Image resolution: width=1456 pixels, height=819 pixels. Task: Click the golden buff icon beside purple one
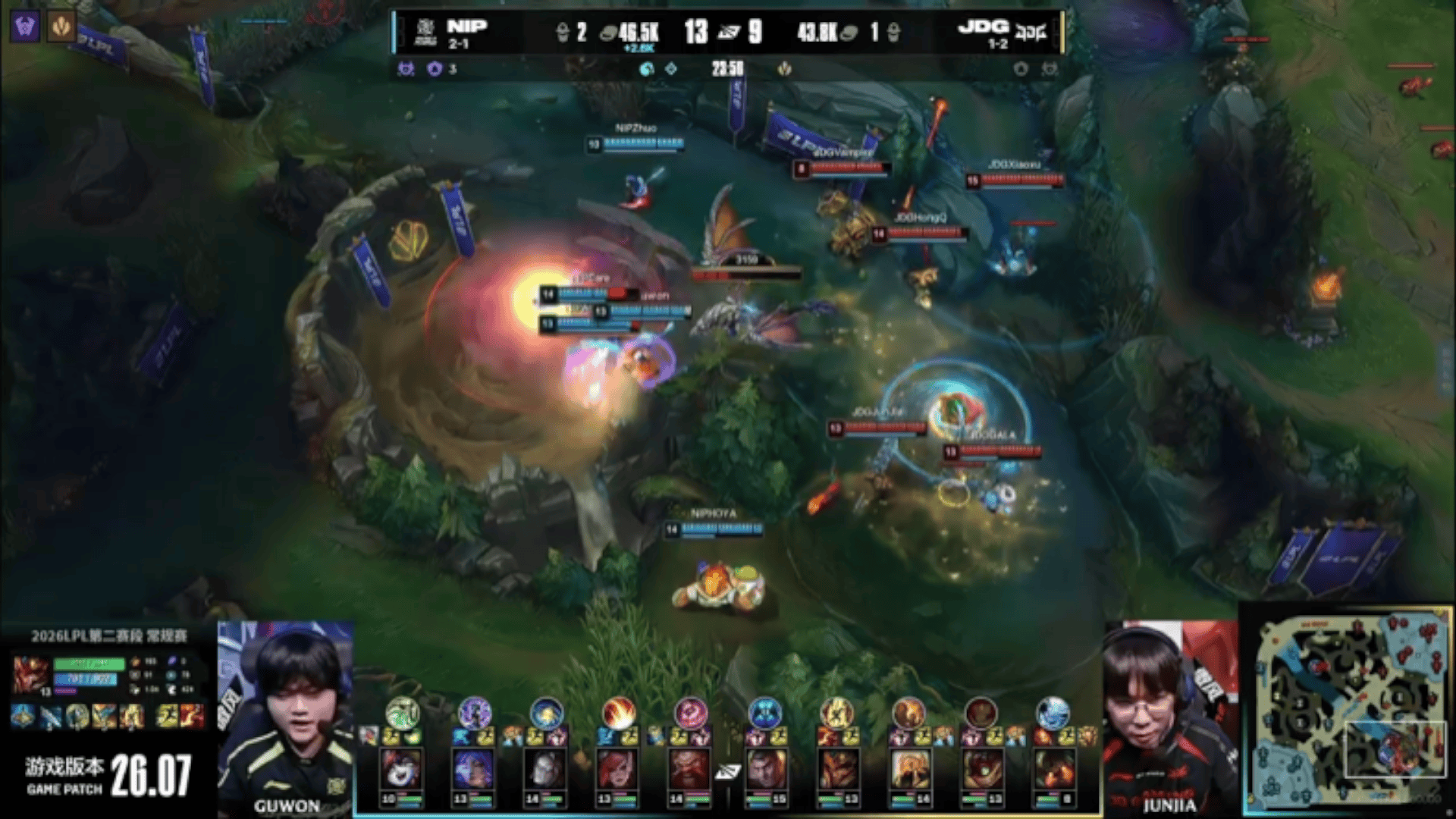point(61,27)
